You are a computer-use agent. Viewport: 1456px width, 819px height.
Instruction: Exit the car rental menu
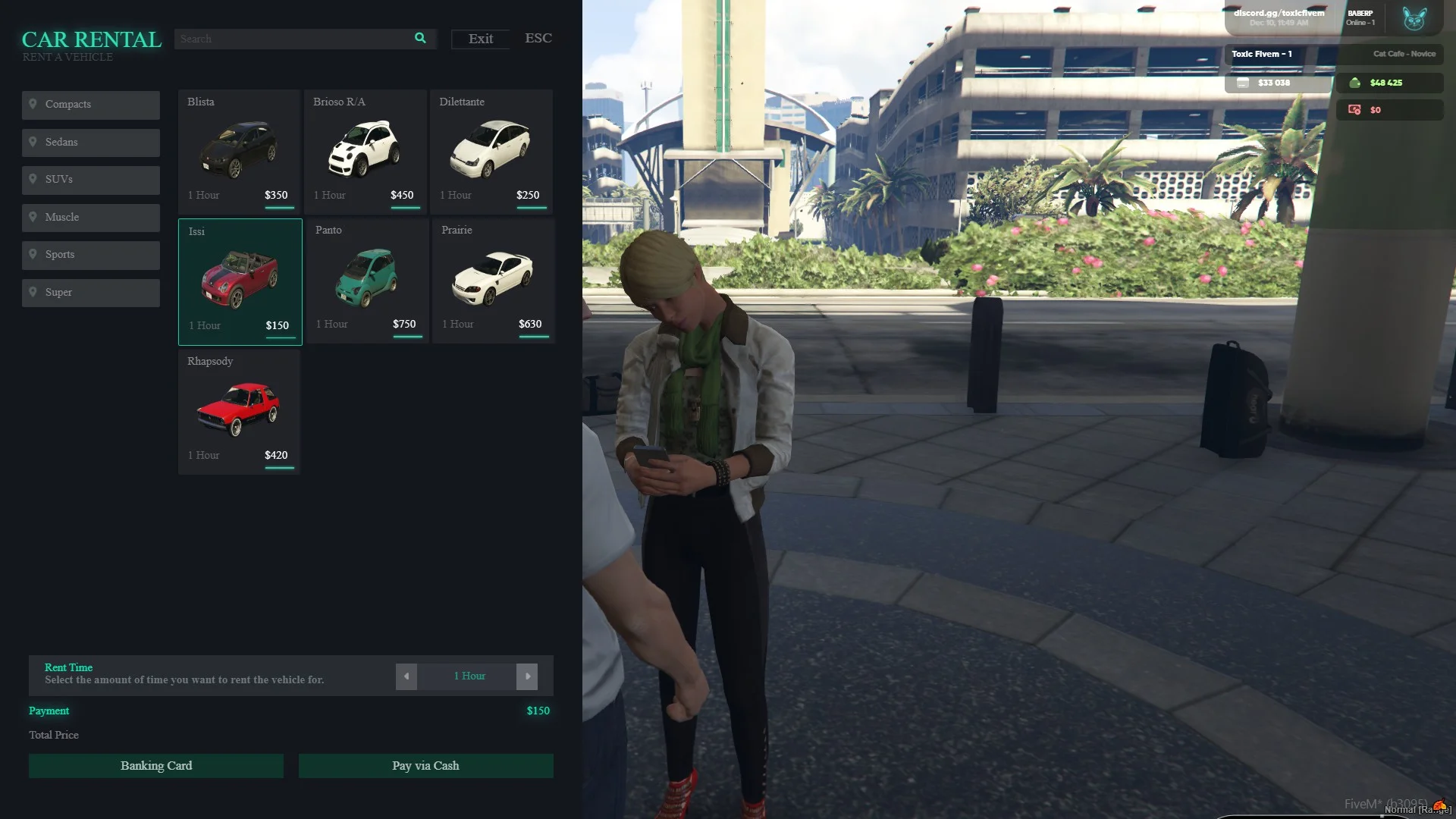[x=480, y=39]
